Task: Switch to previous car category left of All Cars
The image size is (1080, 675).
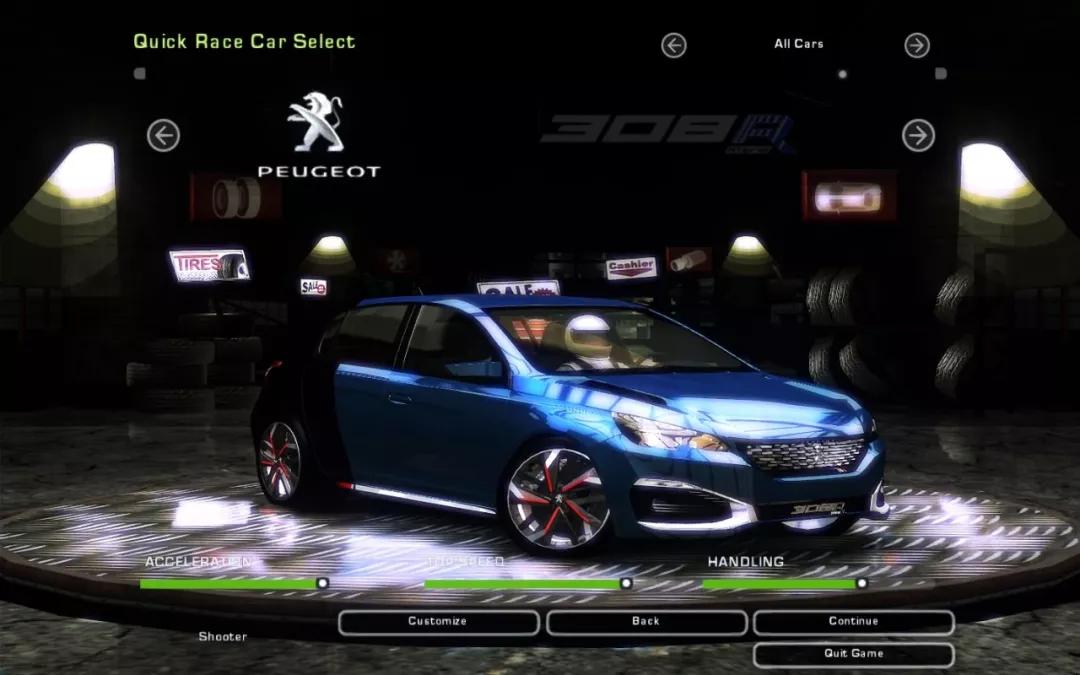Action: (x=674, y=45)
